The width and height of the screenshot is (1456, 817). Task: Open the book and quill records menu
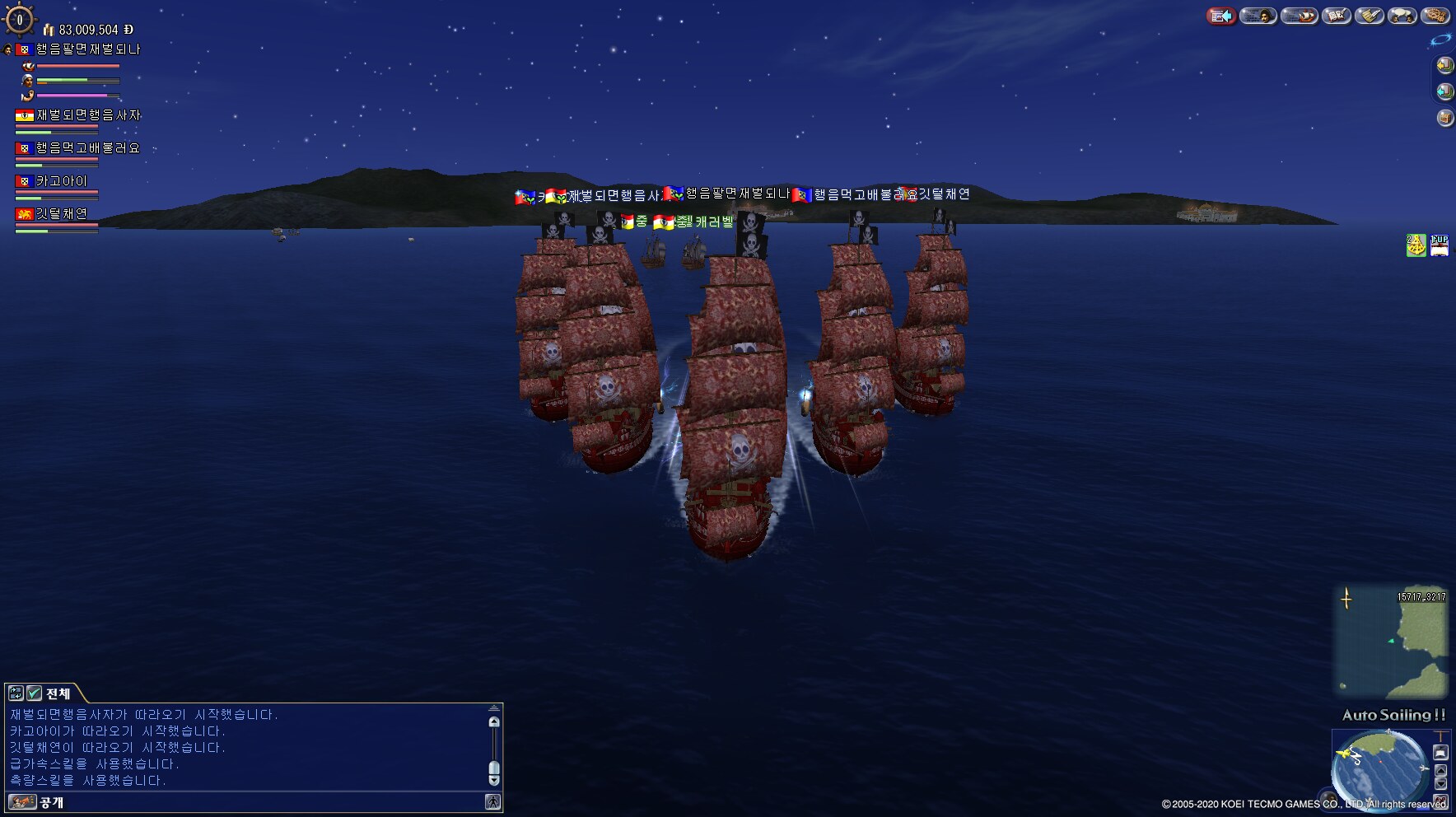(1336, 16)
